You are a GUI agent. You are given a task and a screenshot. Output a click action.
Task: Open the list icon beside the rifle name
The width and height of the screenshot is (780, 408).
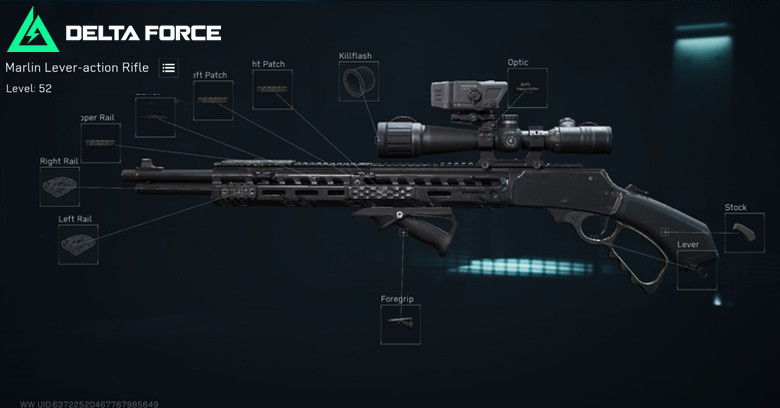(168, 68)
